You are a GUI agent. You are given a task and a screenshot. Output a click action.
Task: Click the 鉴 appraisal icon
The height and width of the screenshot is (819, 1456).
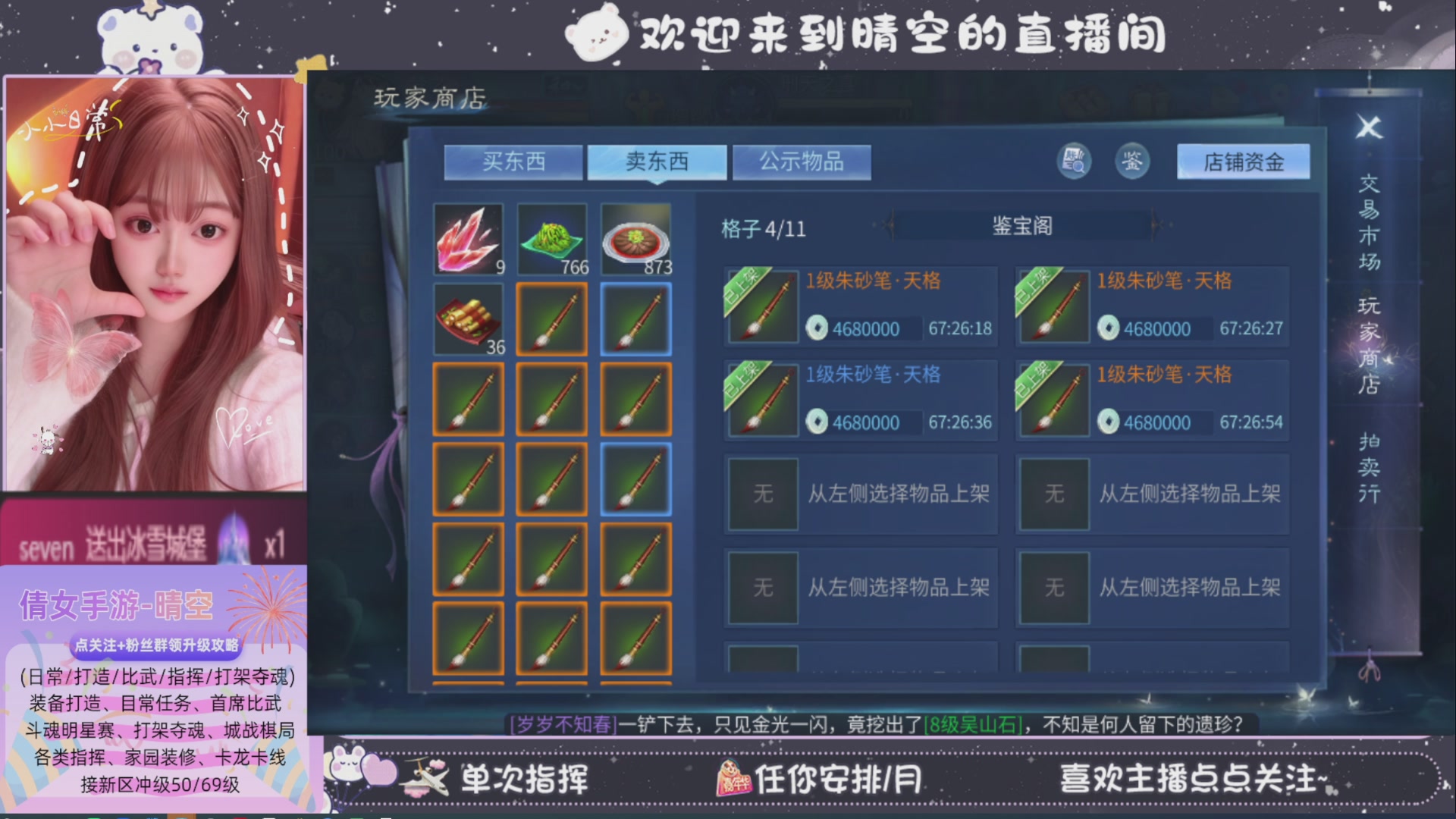tap(1131, 162)
